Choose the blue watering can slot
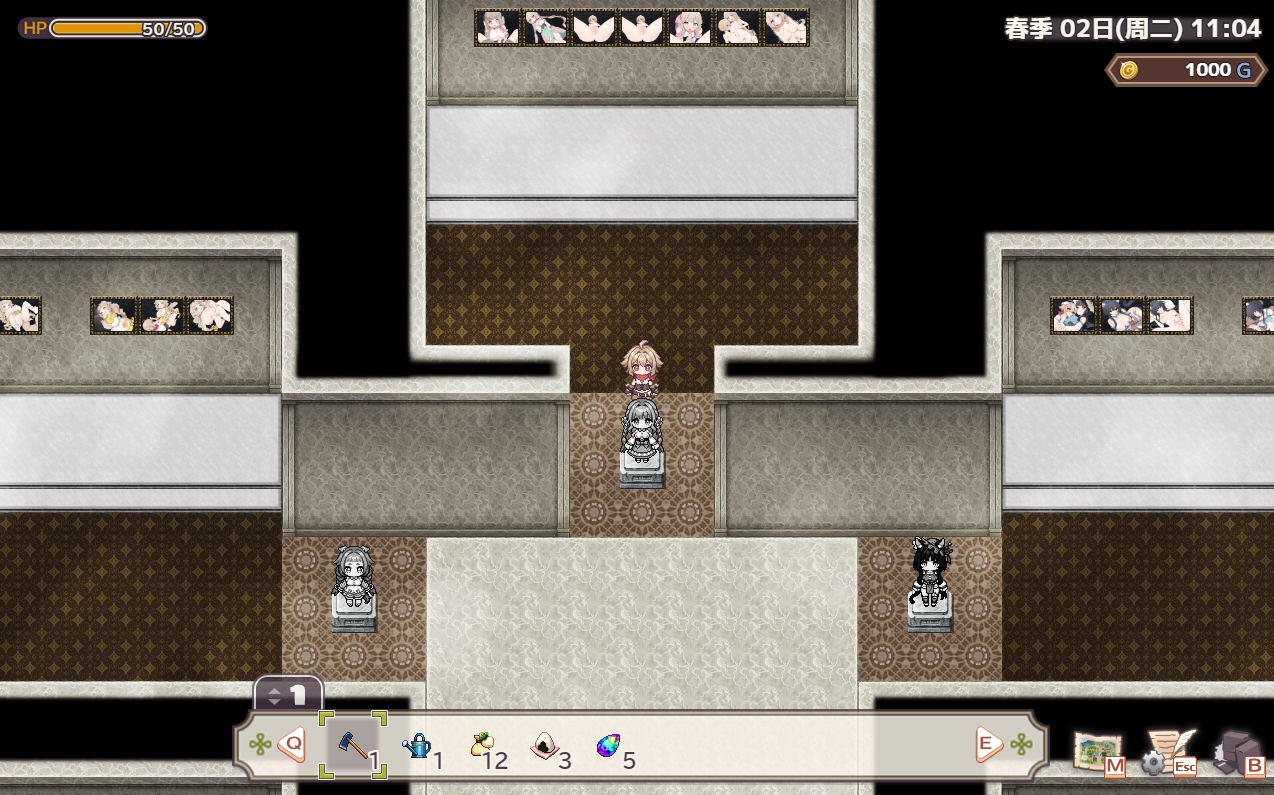1274x795 pixels. (x=417, y=745)
